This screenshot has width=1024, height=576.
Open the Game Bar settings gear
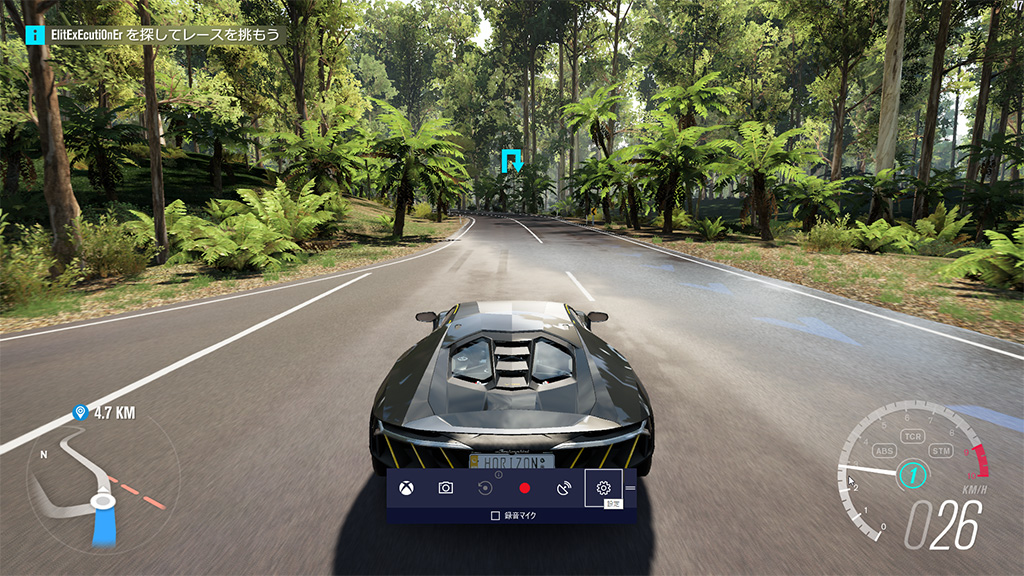603,488
